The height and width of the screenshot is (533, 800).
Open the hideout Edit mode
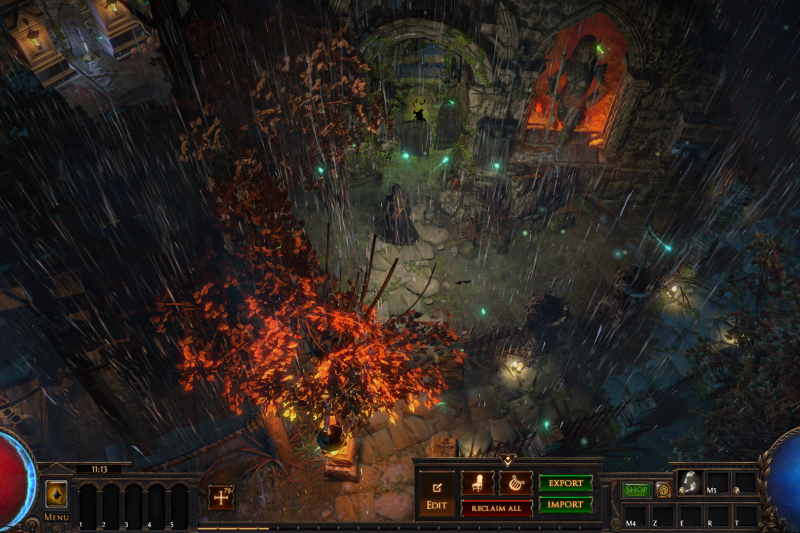[x=436, y=493]
